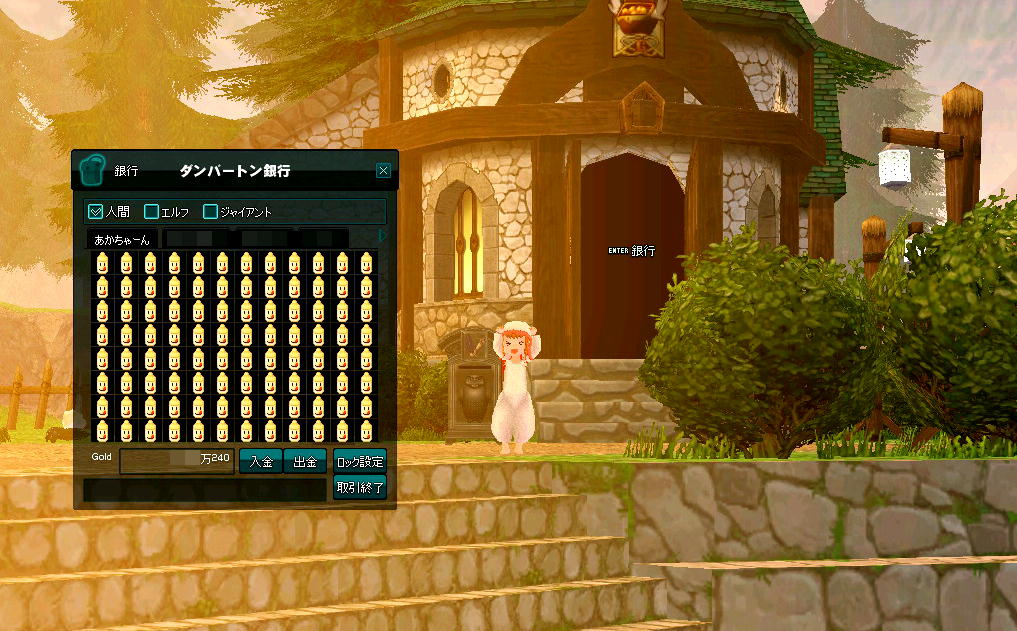Select the あかちゃーん character tab
The width and height of the screenshot is (1017, 631).
point(122,240)
